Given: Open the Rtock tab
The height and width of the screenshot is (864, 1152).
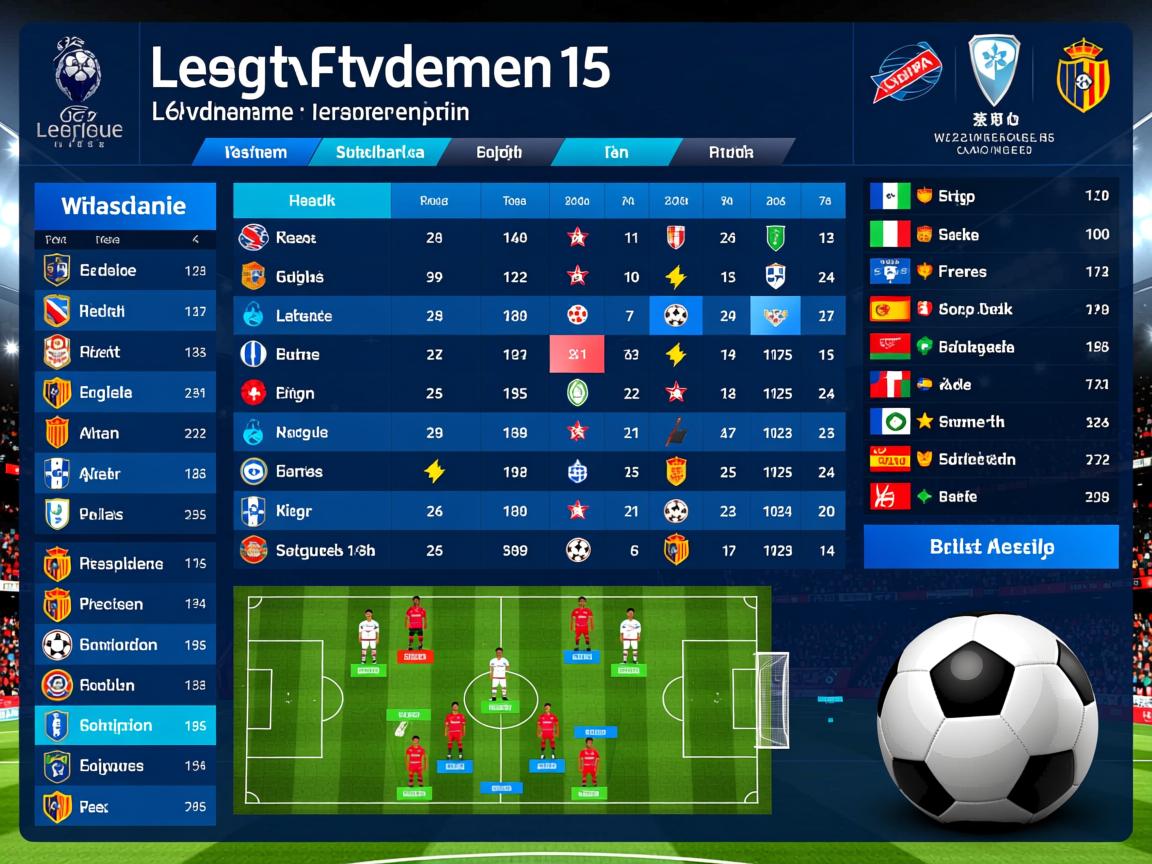Looking at the screenshot, I should [x=731, y=153].
